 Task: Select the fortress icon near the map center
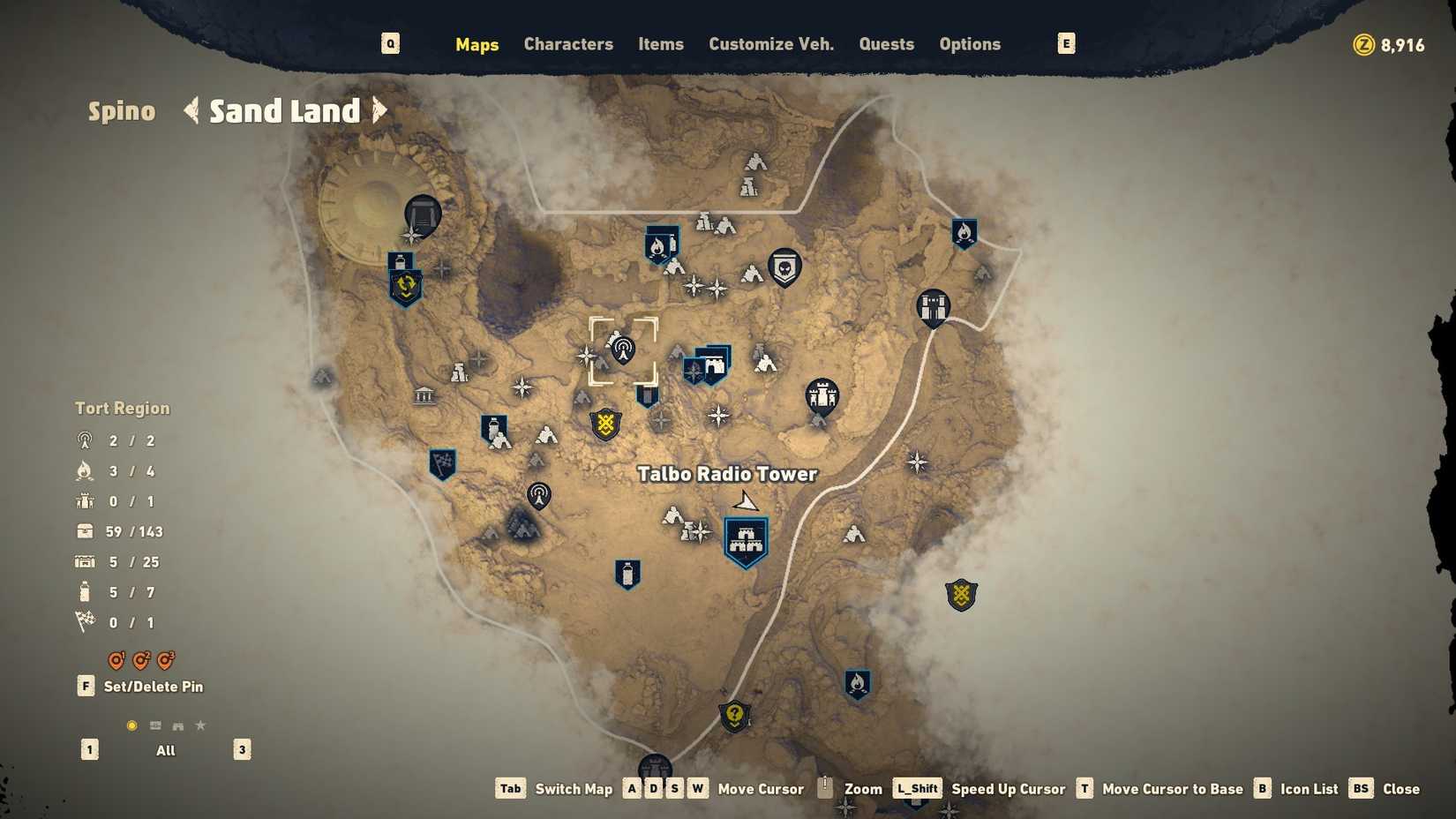point(822,394)
